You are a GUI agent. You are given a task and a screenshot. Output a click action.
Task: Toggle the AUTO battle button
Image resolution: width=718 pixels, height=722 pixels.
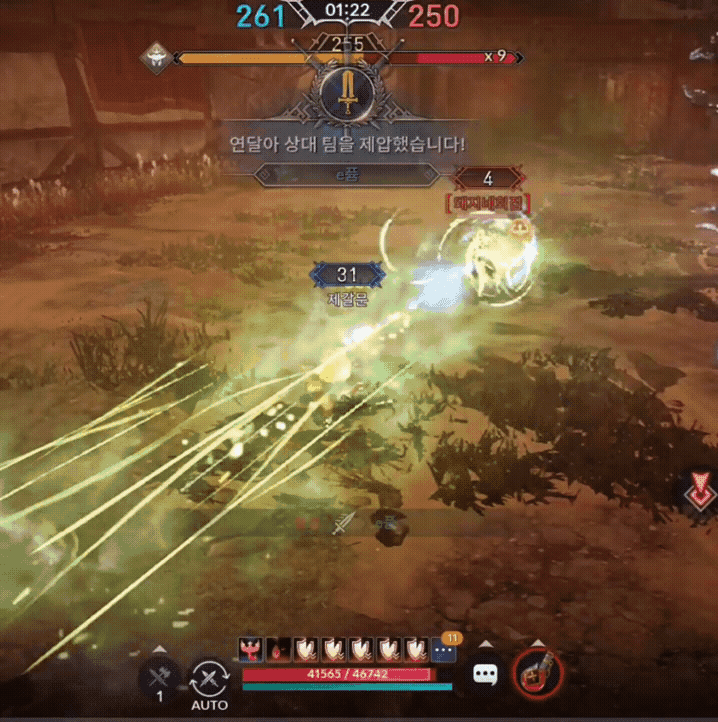coord(209,681)
